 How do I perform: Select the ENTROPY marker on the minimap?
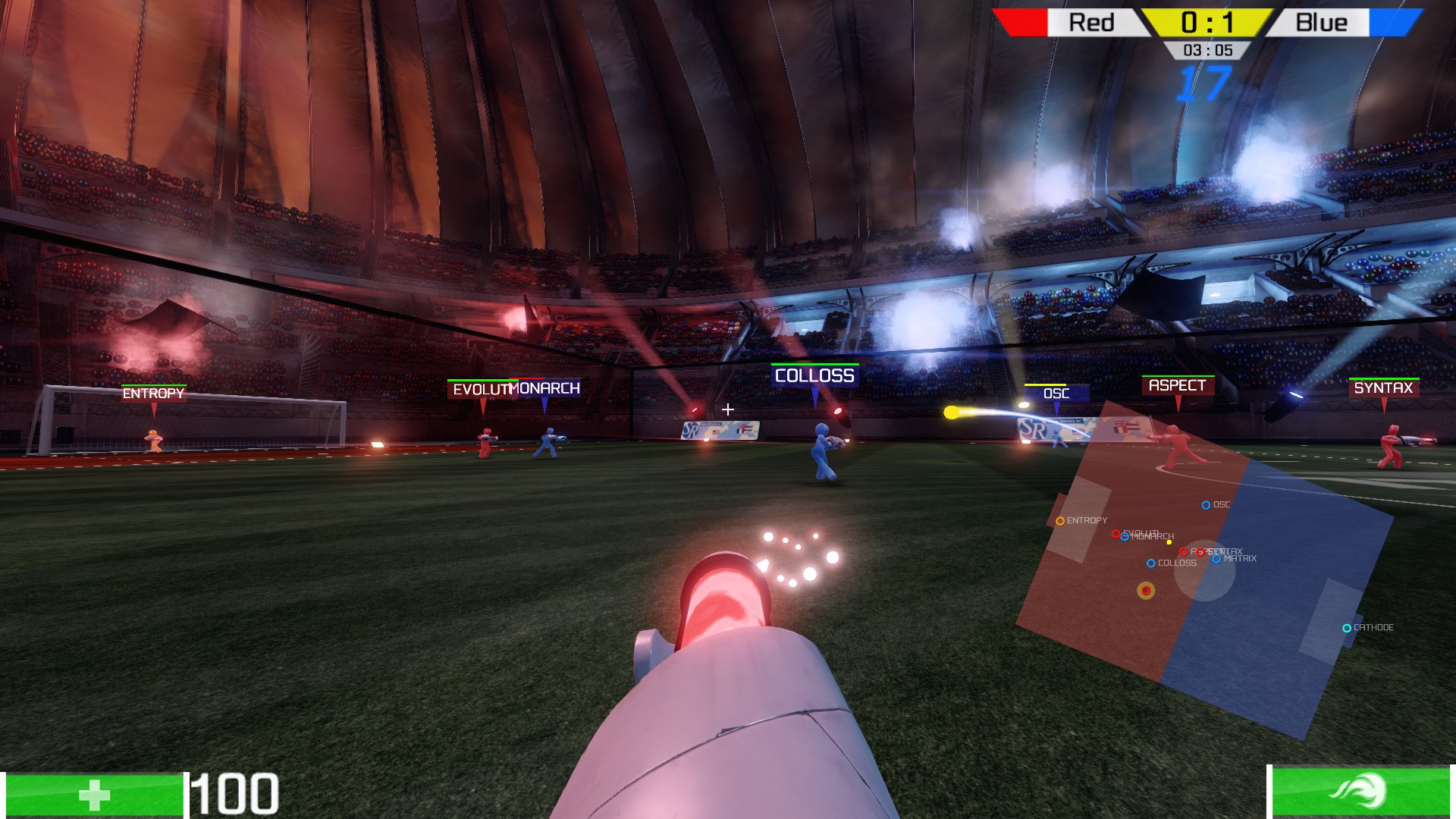click(1060, 521)
